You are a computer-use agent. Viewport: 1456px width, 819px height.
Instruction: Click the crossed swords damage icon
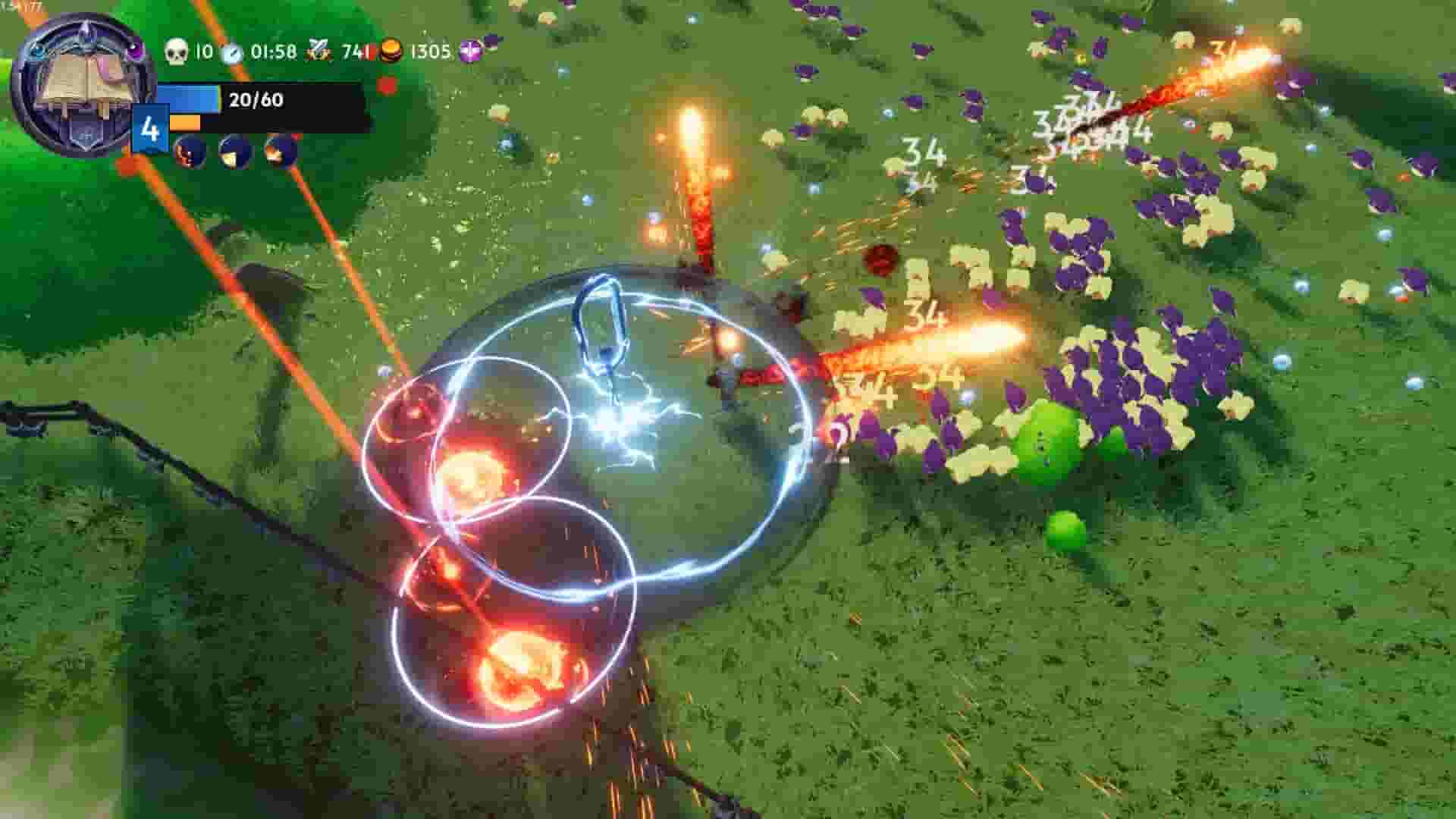point(318,52)
